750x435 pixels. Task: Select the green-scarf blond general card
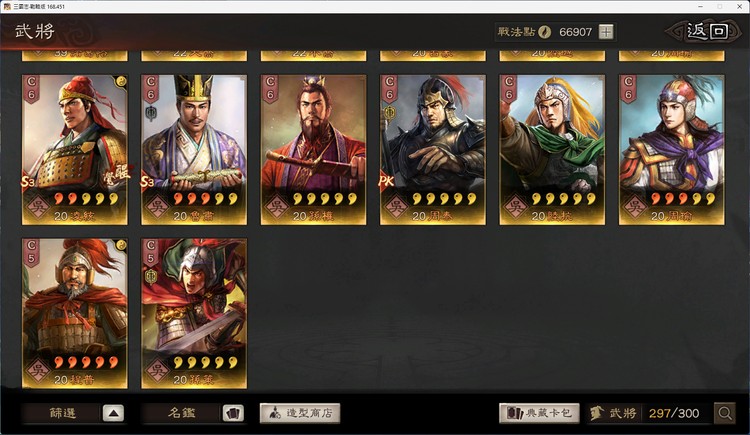pyautogui.click(x=552, y=148)
